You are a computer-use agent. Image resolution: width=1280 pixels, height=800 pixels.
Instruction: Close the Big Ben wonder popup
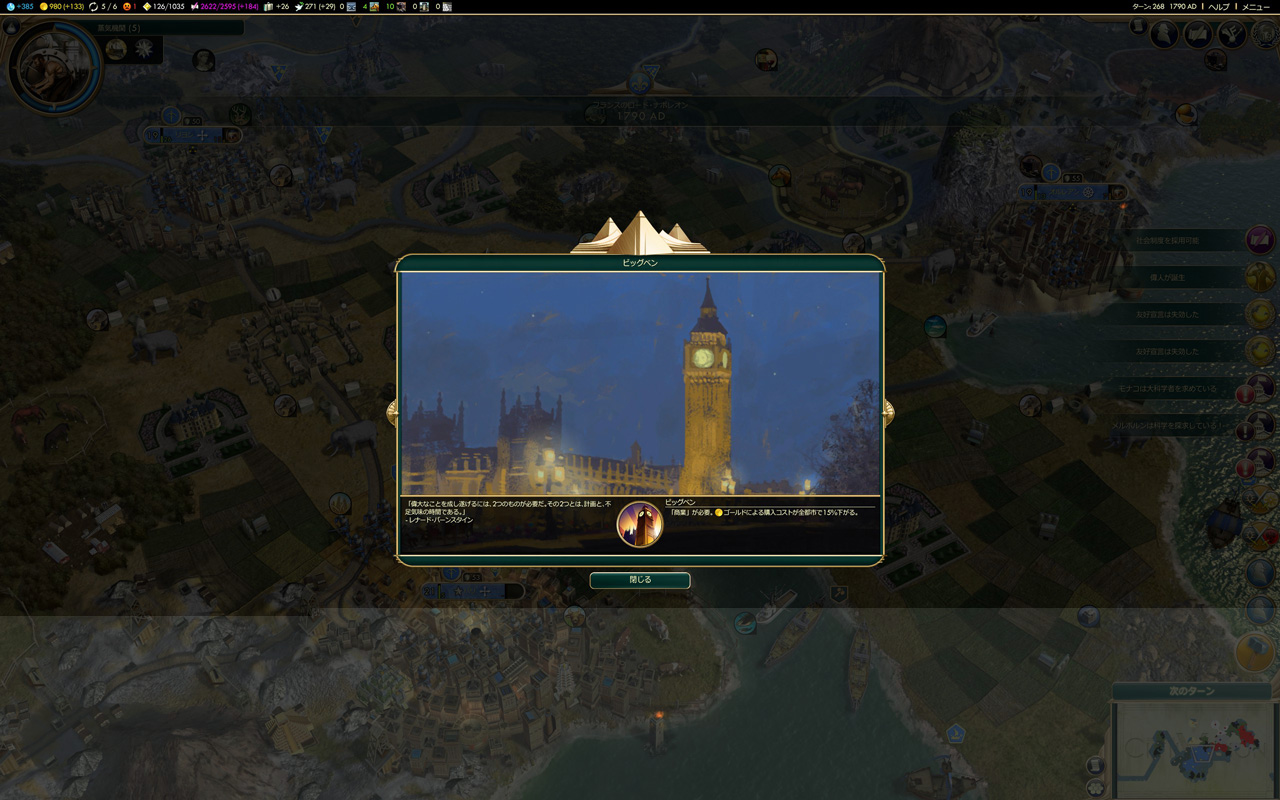click(x=639, y=580)
